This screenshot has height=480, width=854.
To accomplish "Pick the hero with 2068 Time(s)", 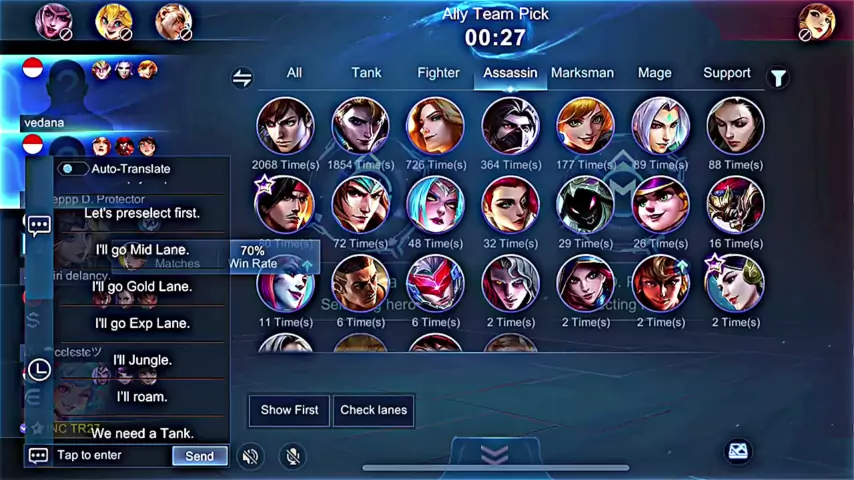I will [x=285, y=126].
